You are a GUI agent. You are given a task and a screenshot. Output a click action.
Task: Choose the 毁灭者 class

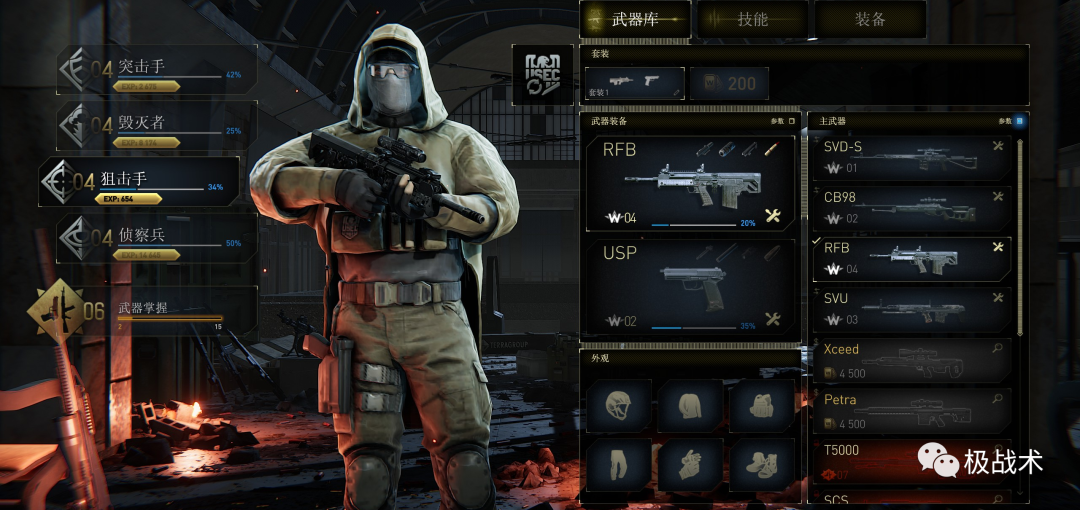(157, 126)
